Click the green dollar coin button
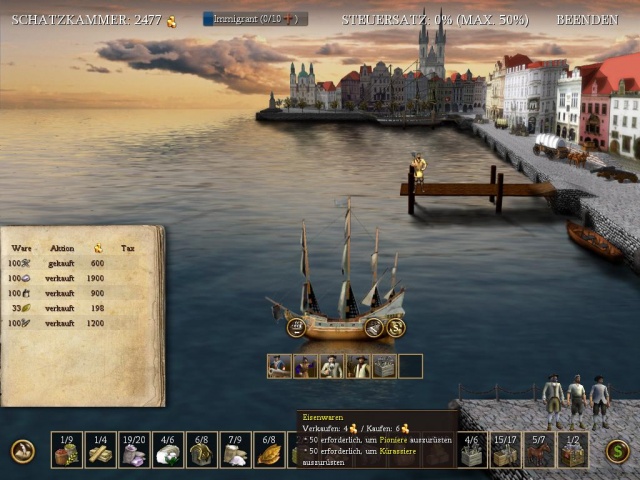The width and height of the screenshot is (640, 480). click(617, 451)
